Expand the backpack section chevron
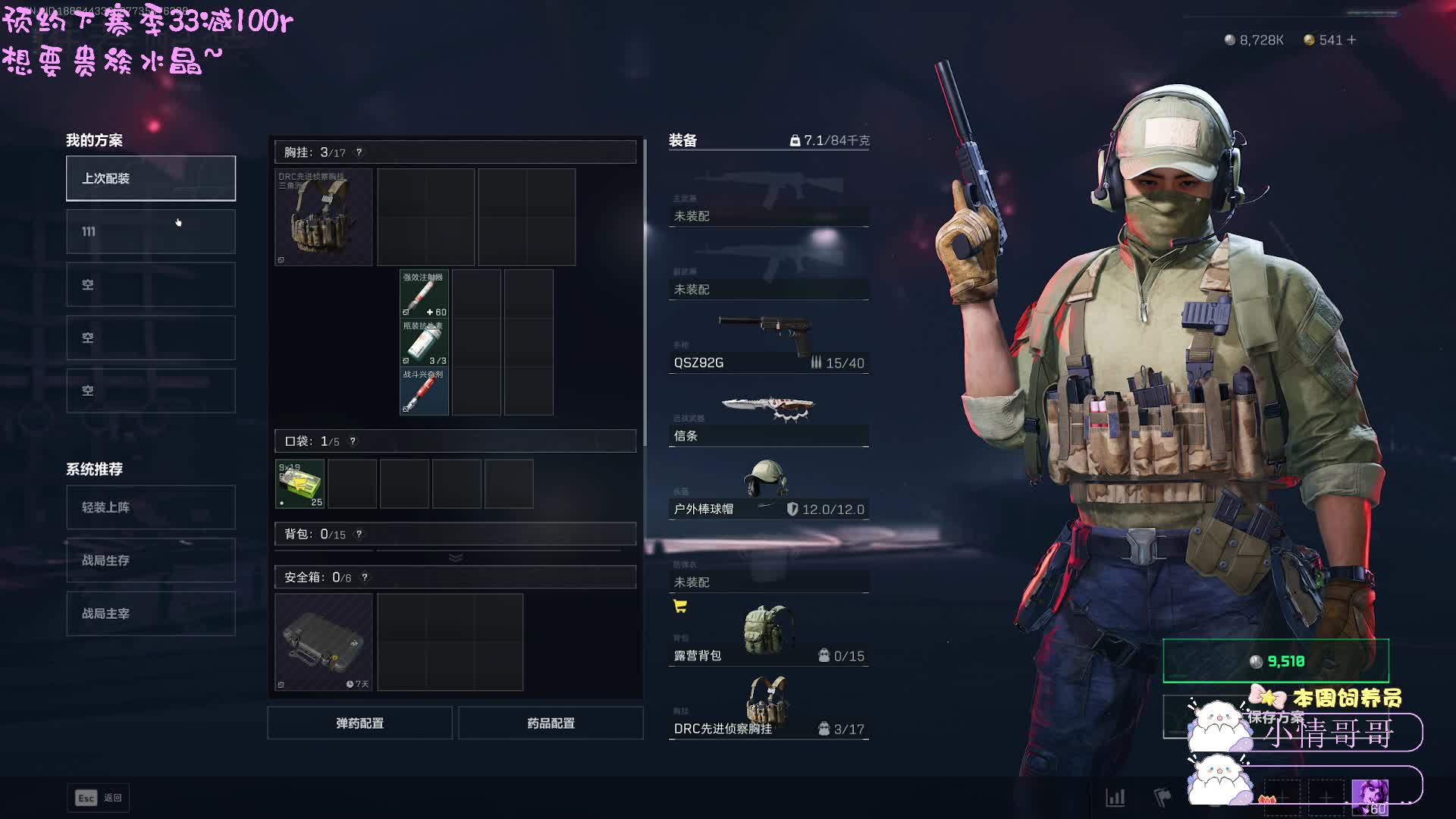Image resolution: width=1456 pixels, height=819 pixels. coord(456,557)
